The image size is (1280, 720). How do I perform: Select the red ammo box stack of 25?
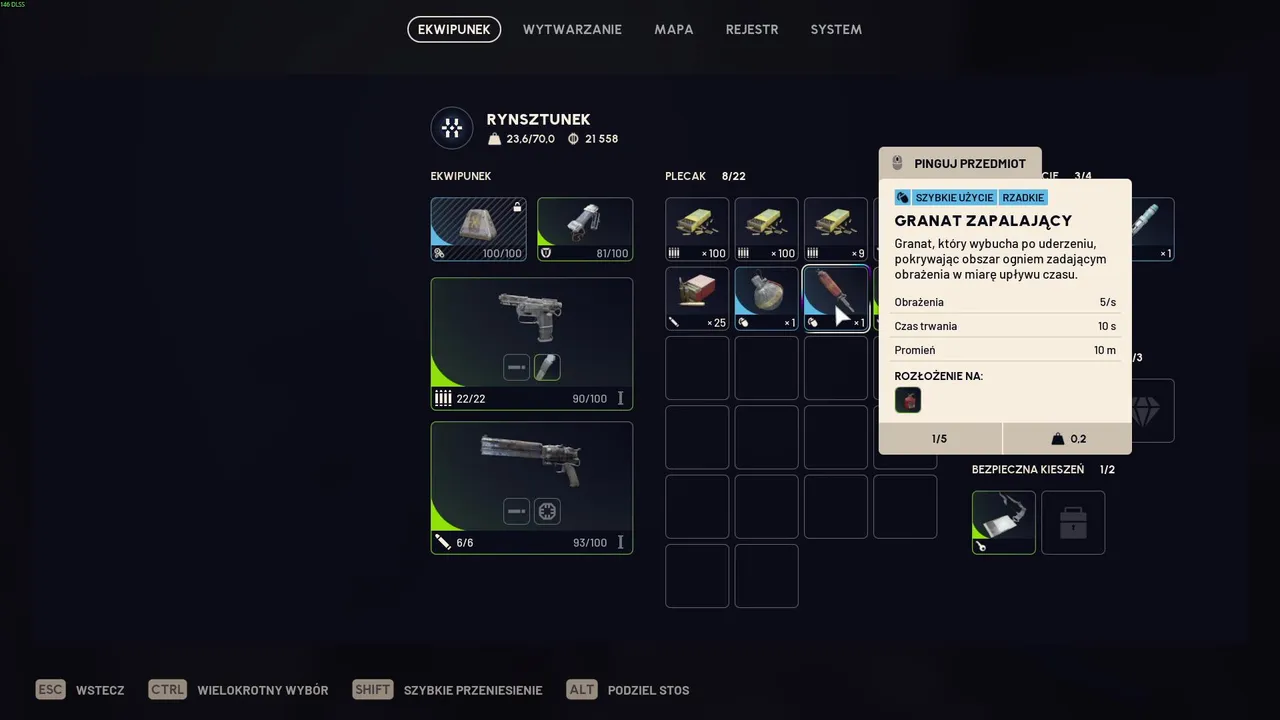pyautogui.click(x=697, y=298)
